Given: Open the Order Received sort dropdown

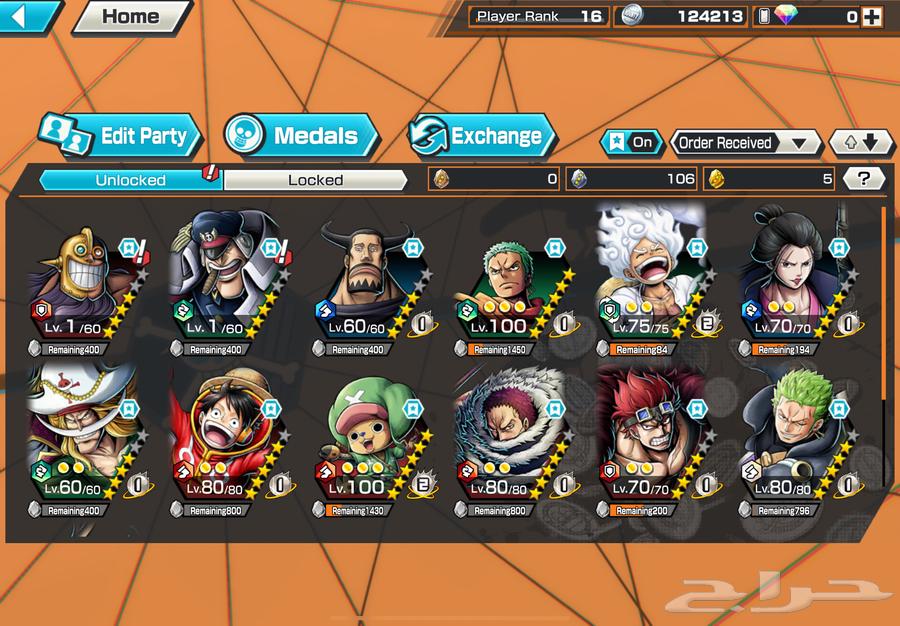Looking at the screenshot, I should [x=745, y=142].
